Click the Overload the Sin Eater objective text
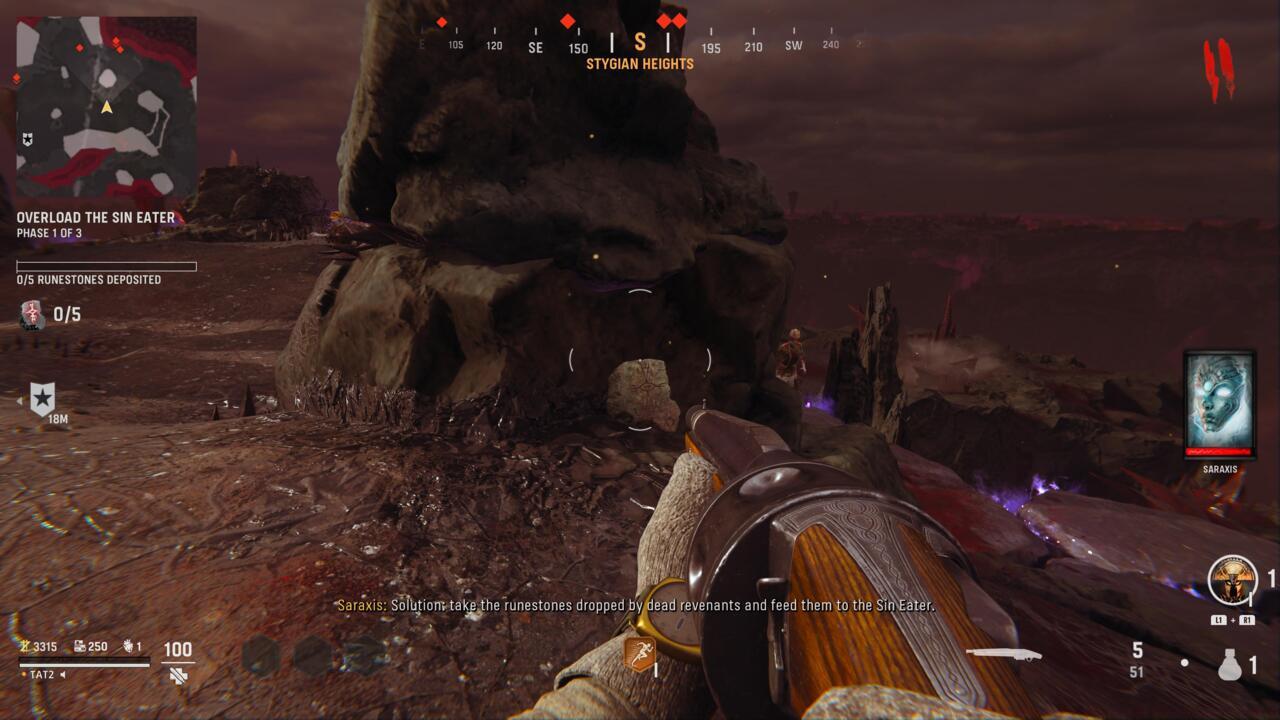The height and width of the screenshot is (720, 1280). coord(93,217)
